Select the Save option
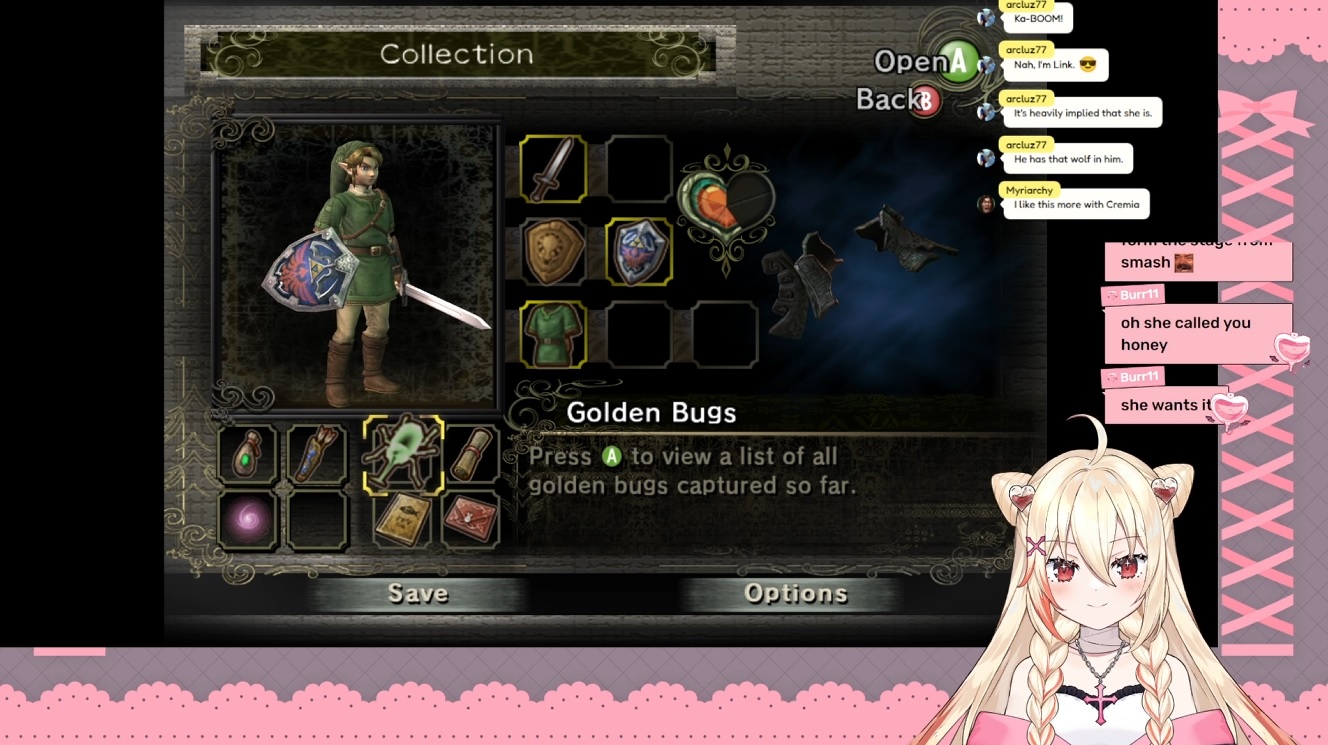This screenshot has height=745, width=1328. pyautogui.click(x=418, y=594)
